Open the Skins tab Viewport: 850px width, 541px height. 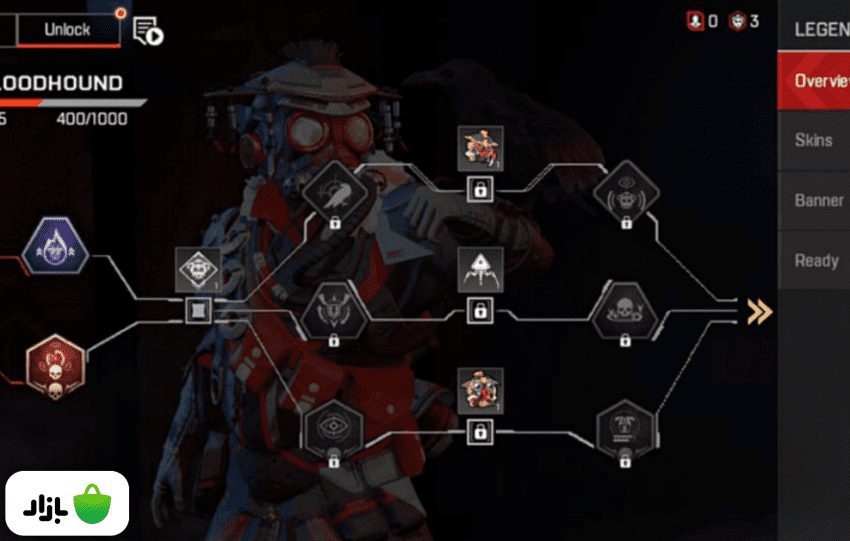[x=813, y=140]
